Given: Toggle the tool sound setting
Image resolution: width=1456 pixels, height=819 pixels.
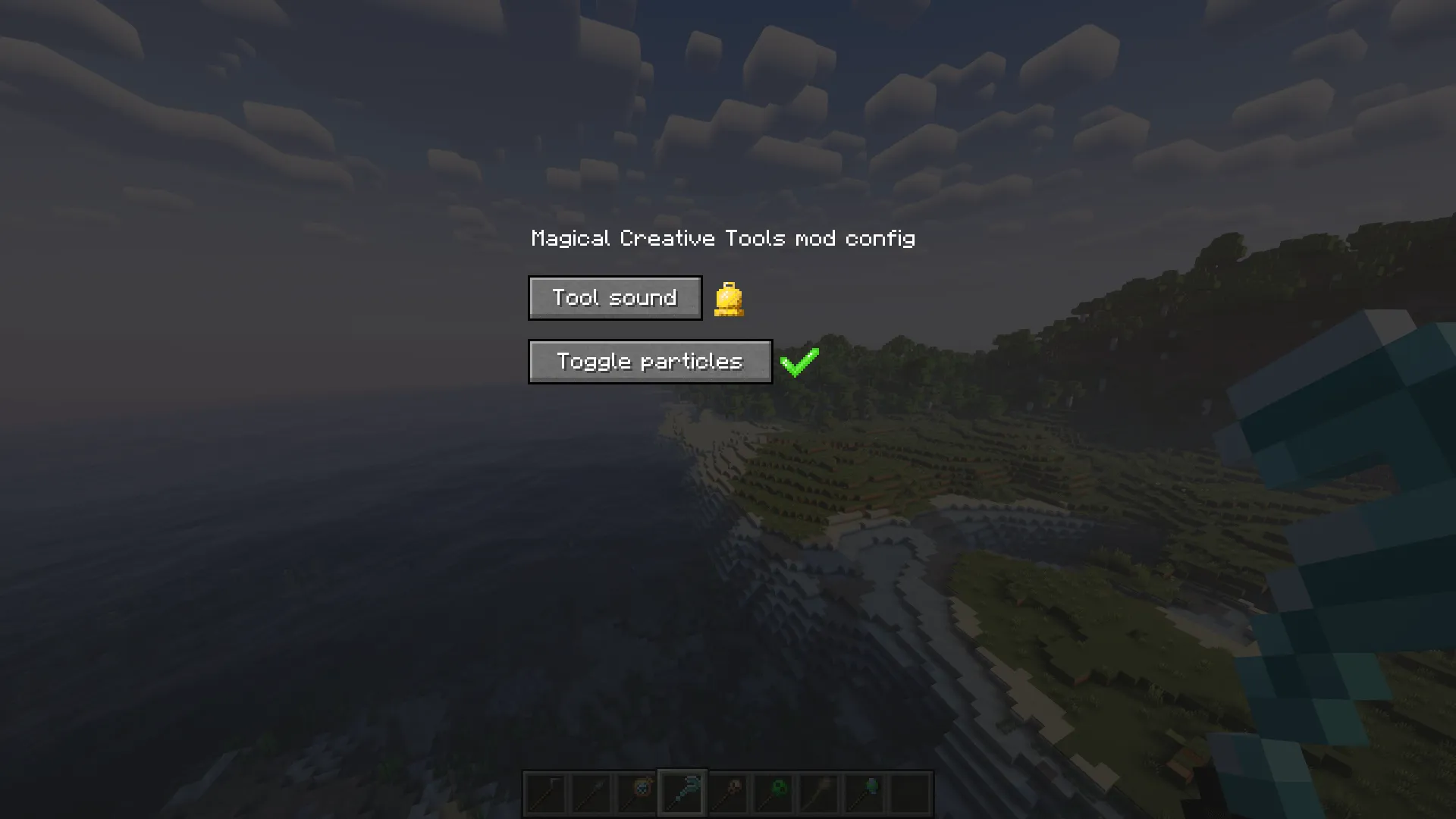Looking at the screenshot, I should click(614, 297).
